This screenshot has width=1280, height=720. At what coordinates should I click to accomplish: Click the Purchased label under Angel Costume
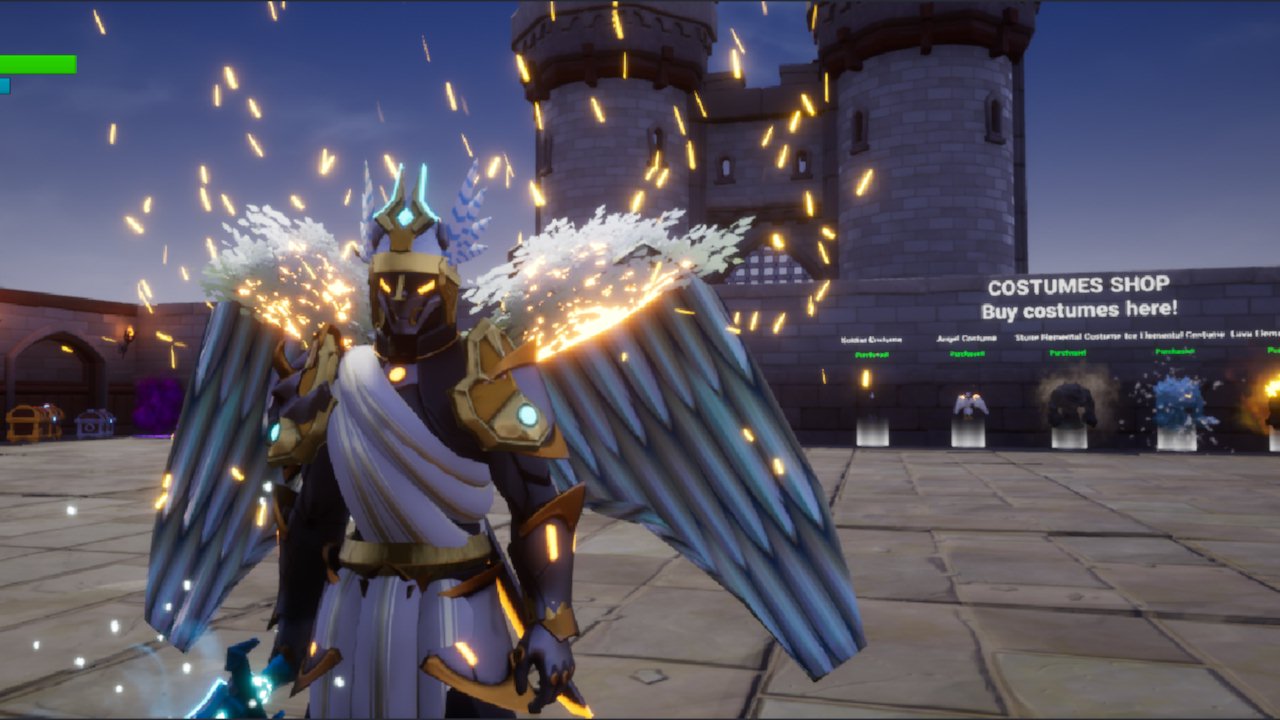click(x=966, y=353)
